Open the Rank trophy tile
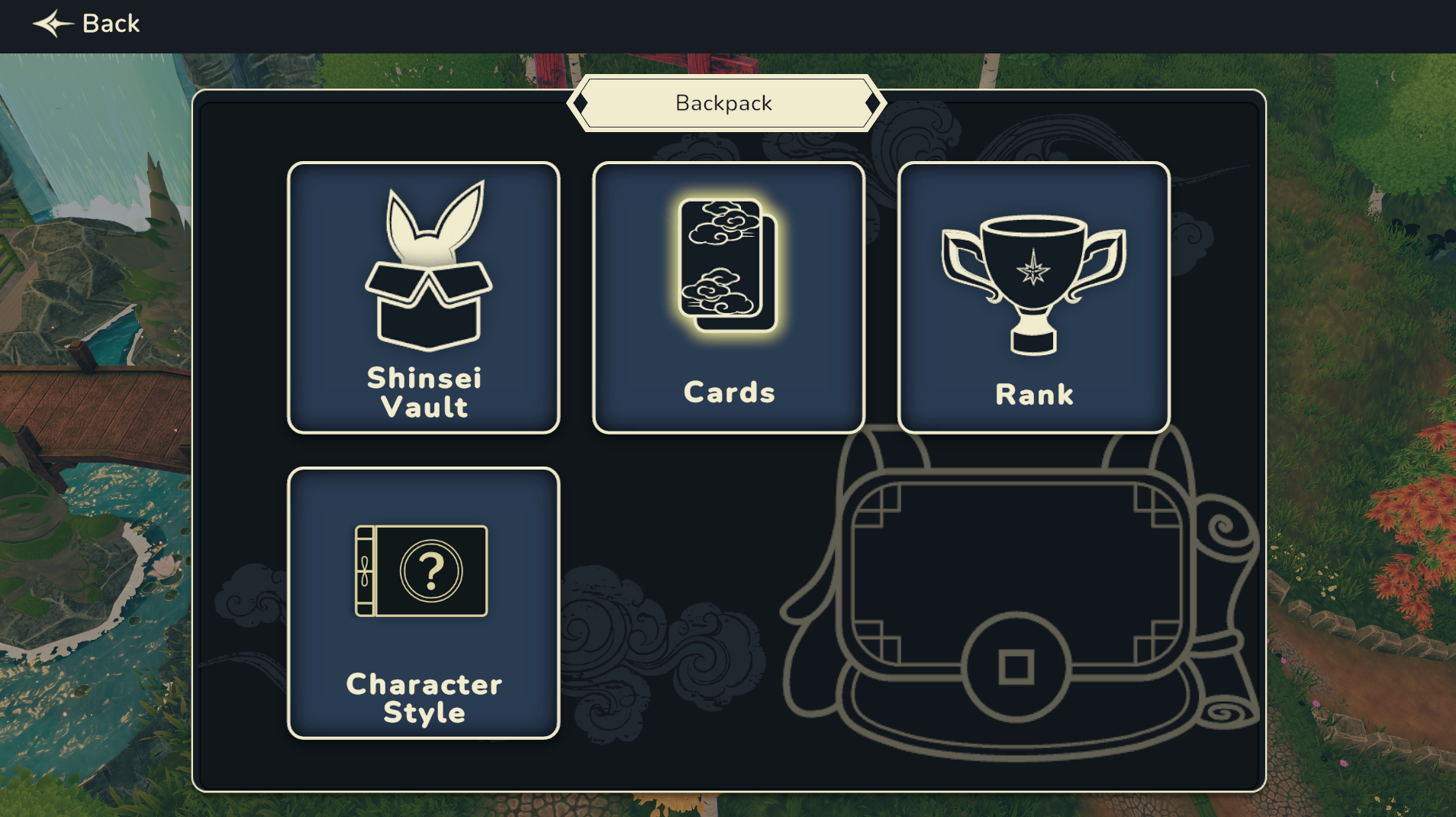1456x817 pixels. [1034, 298]
